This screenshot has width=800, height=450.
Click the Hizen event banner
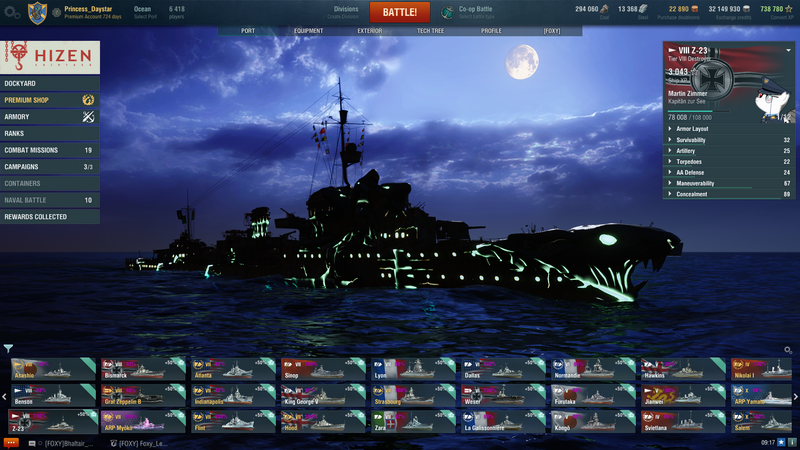point(50,56)
